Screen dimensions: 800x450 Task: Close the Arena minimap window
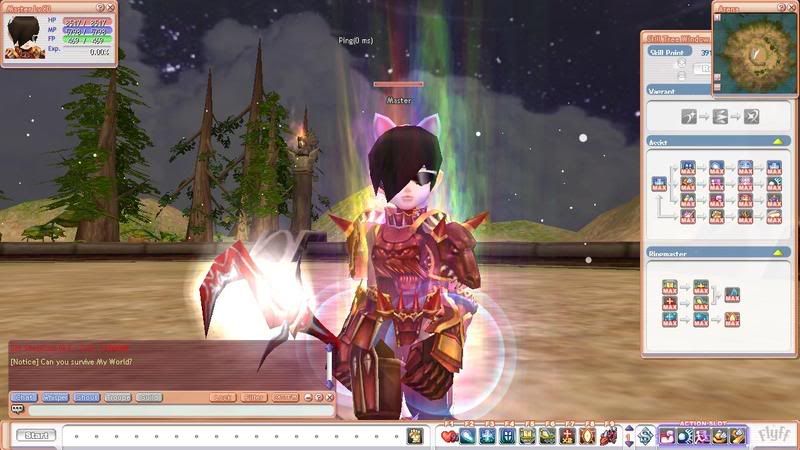click(789, 7)
